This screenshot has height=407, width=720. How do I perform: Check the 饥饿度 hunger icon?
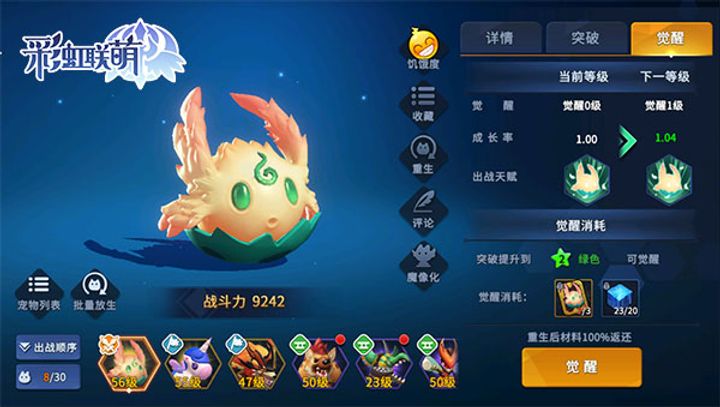422,47
